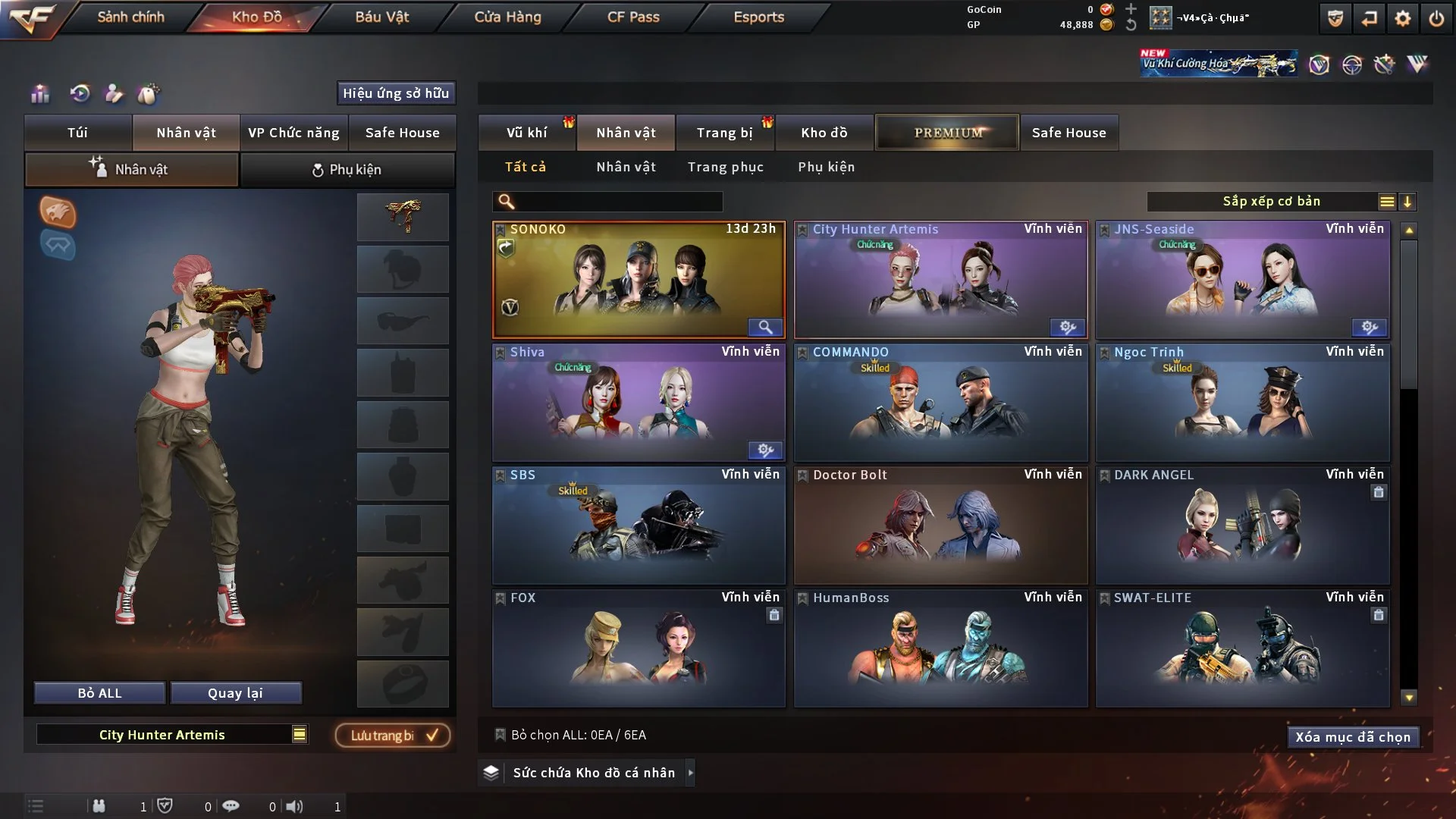Expand Sức chứa Kho đồ cá nhân

689,773
